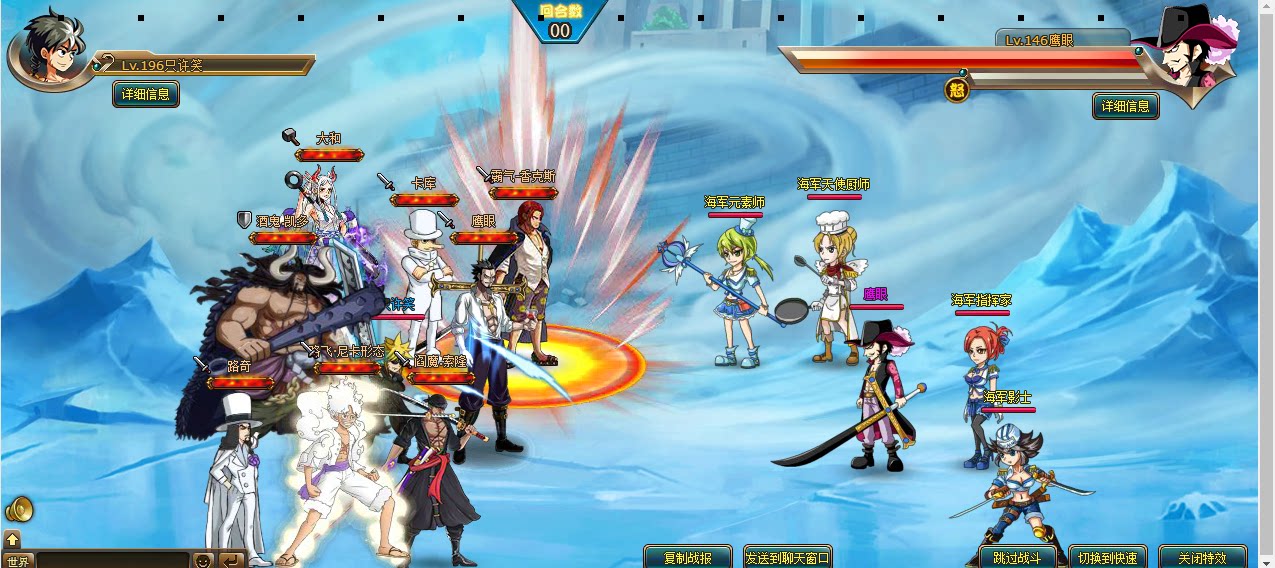
Task: Turn off effects with 关闭特效
Action: (1201, 557)
